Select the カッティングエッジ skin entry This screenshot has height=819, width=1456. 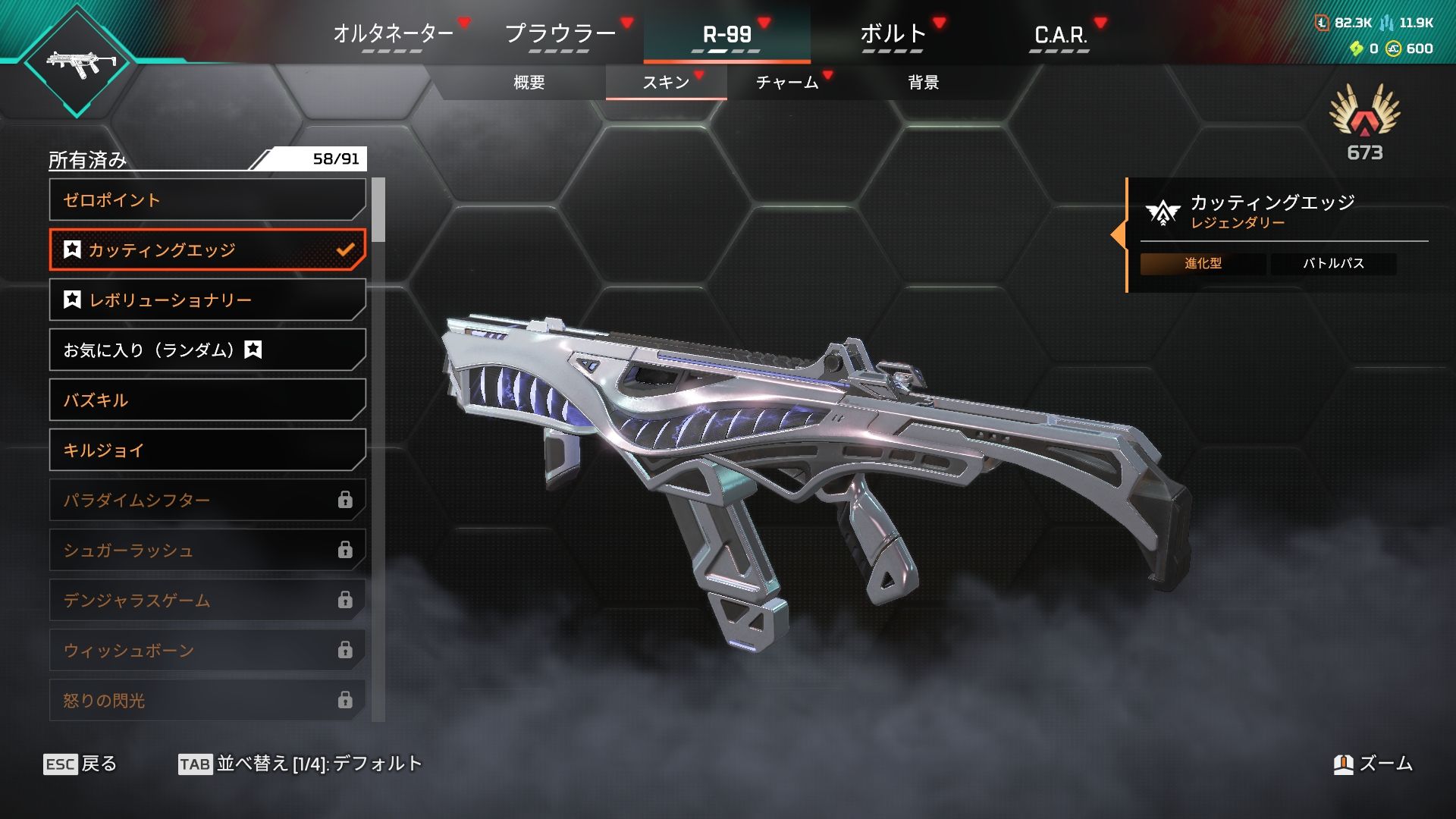(207, 250)
